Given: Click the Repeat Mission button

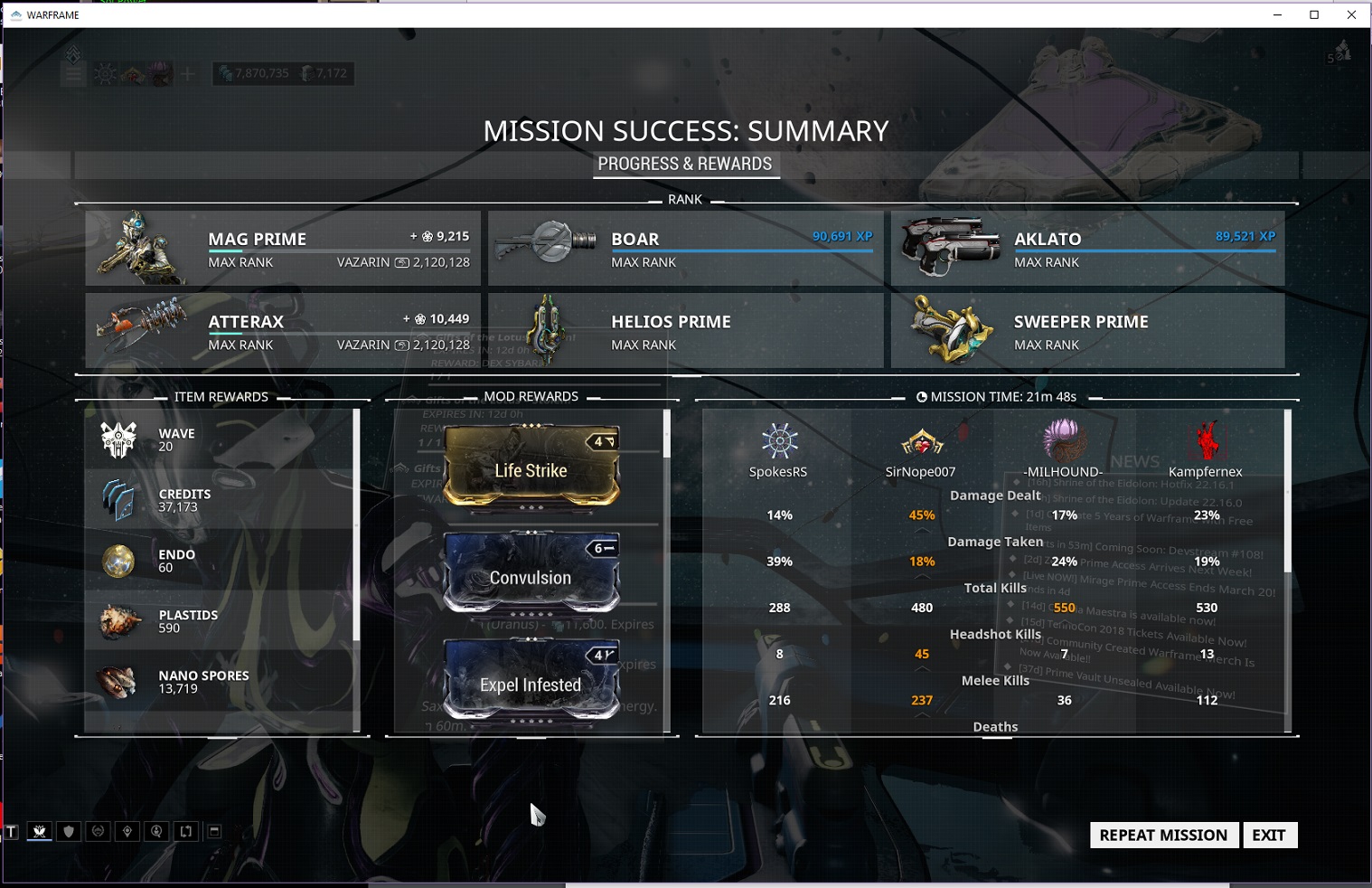Looking at the screenshot, I should click(x=1163, y=835).
